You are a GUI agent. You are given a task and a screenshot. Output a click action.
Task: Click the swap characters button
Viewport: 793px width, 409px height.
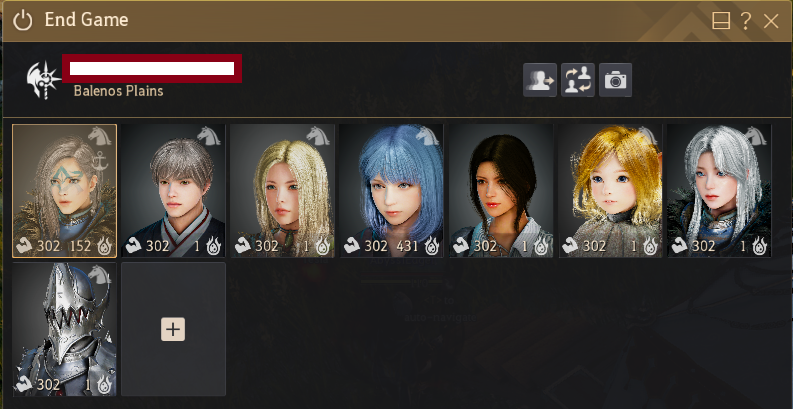[x=578, y=80]
